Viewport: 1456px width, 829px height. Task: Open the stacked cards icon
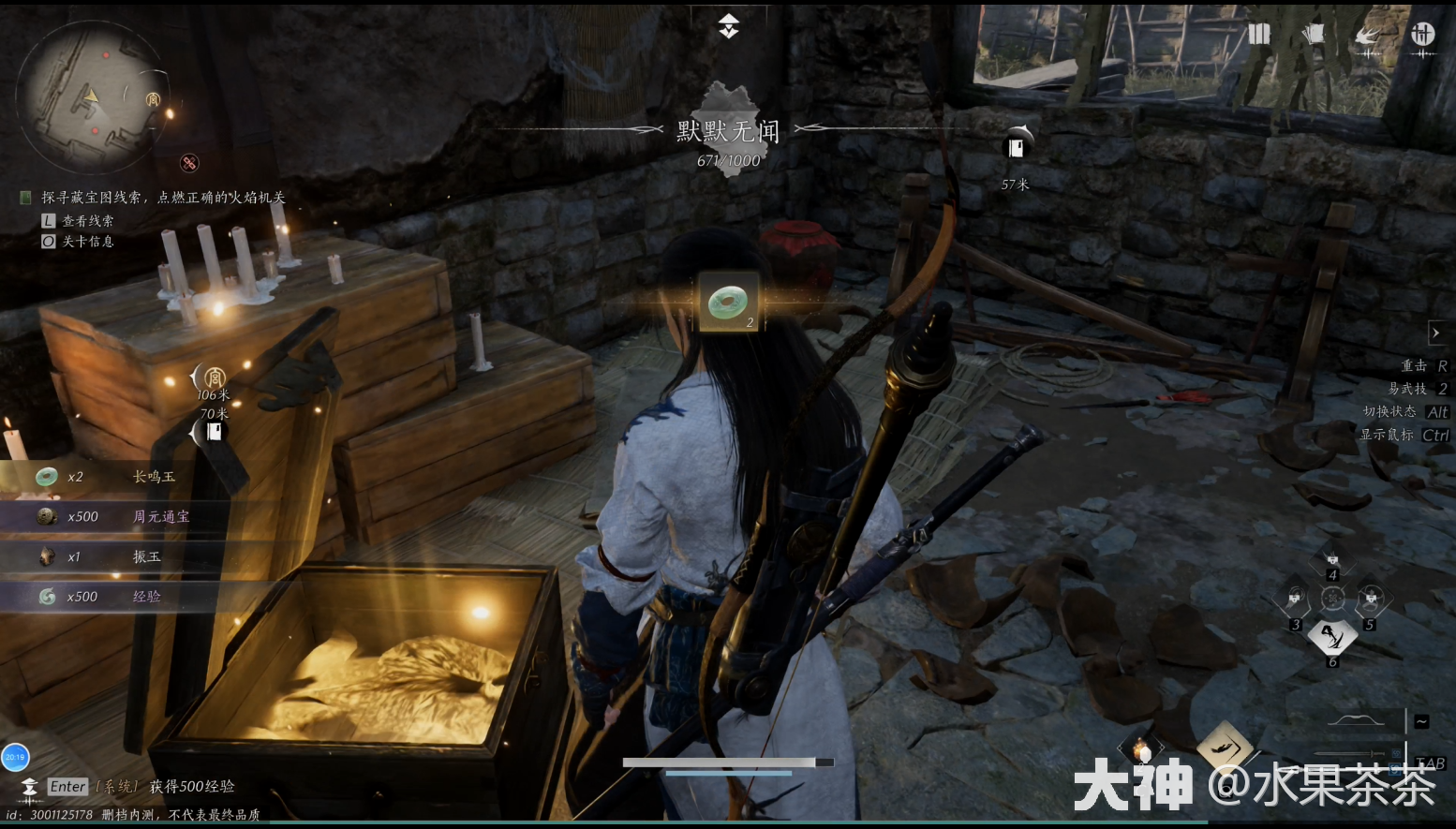[x=1313, y=35]
